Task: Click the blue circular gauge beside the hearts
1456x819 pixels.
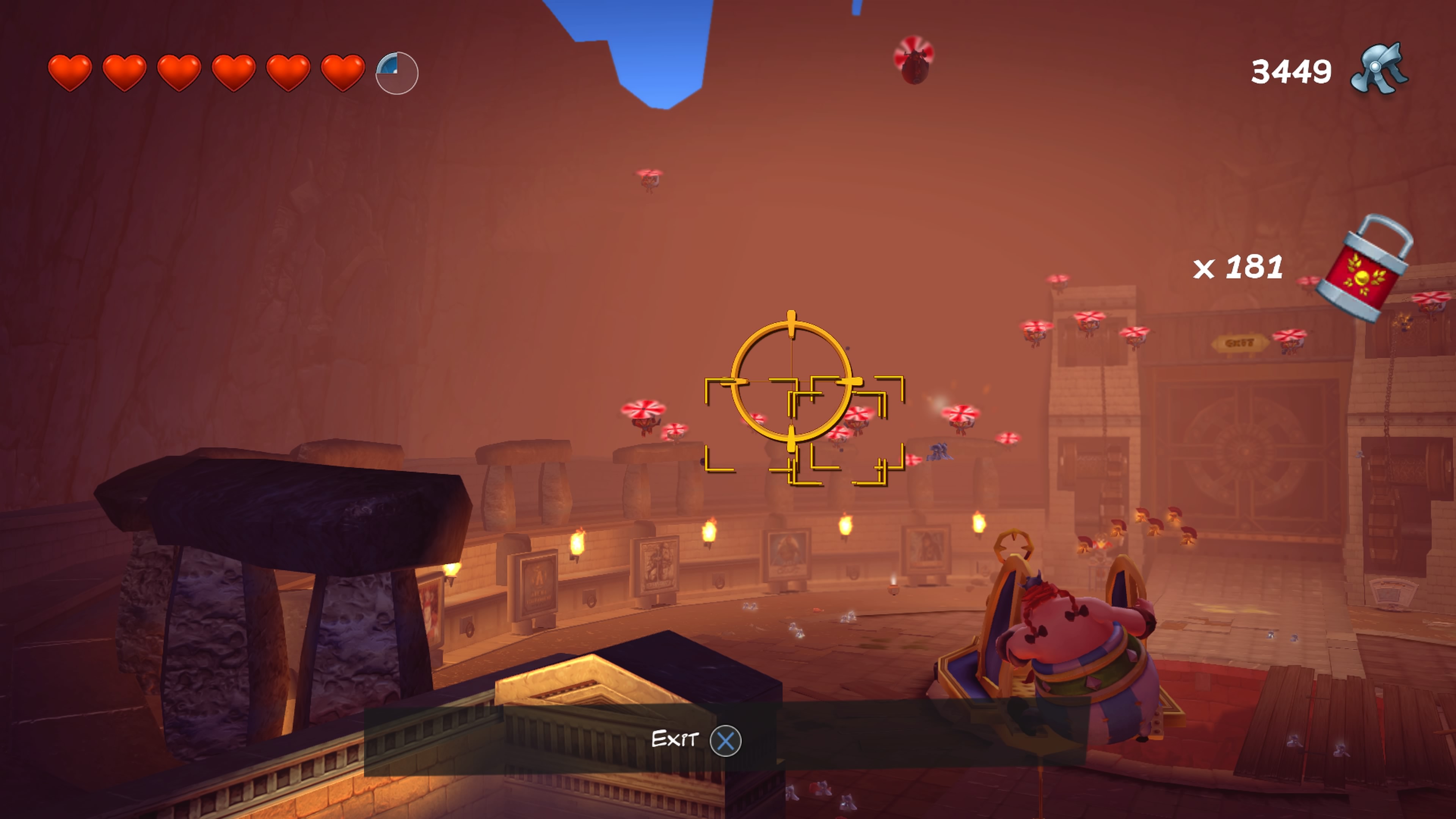Action: coord(397,74)
